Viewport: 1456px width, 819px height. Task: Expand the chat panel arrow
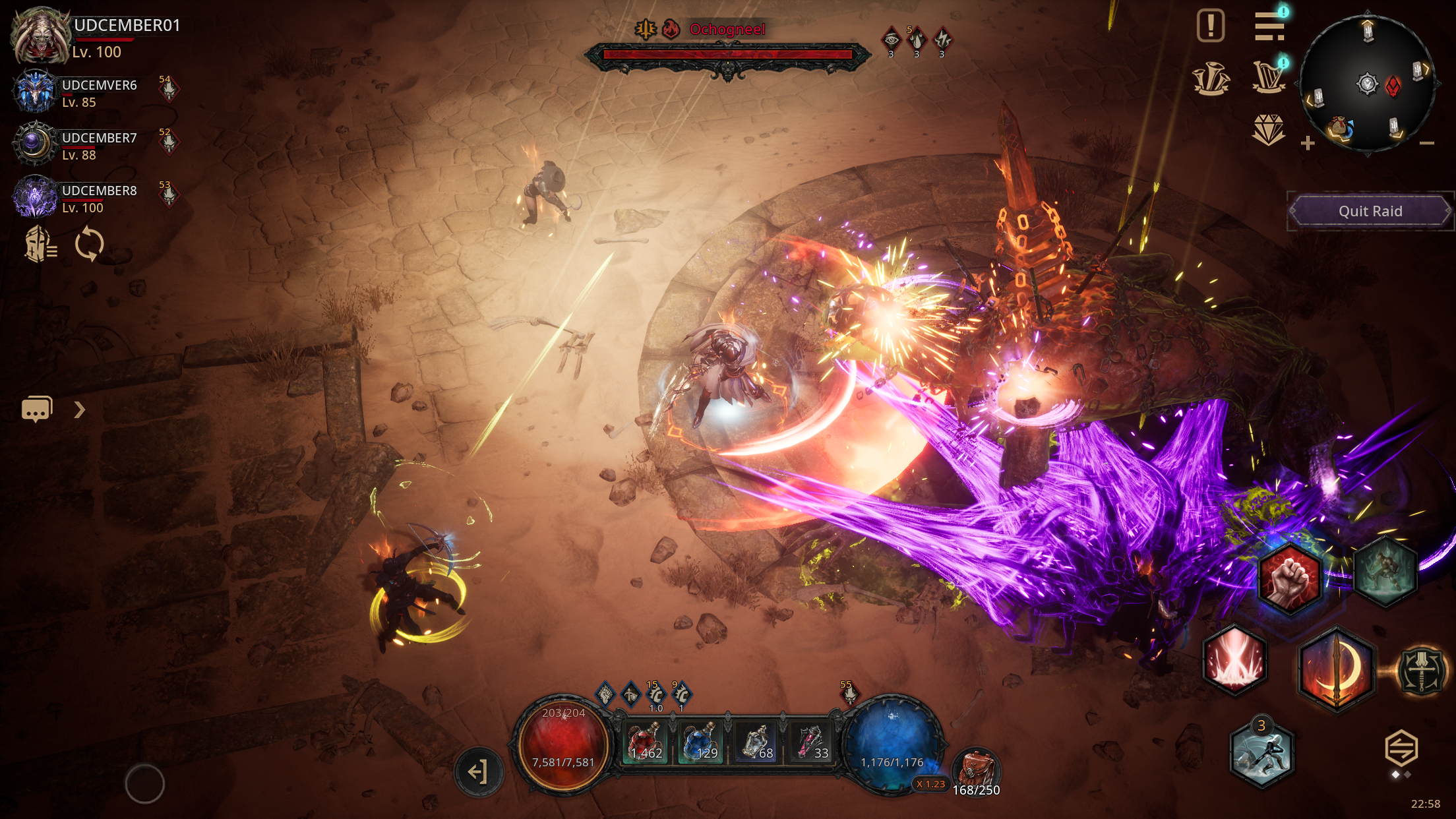tap(80, 409)
